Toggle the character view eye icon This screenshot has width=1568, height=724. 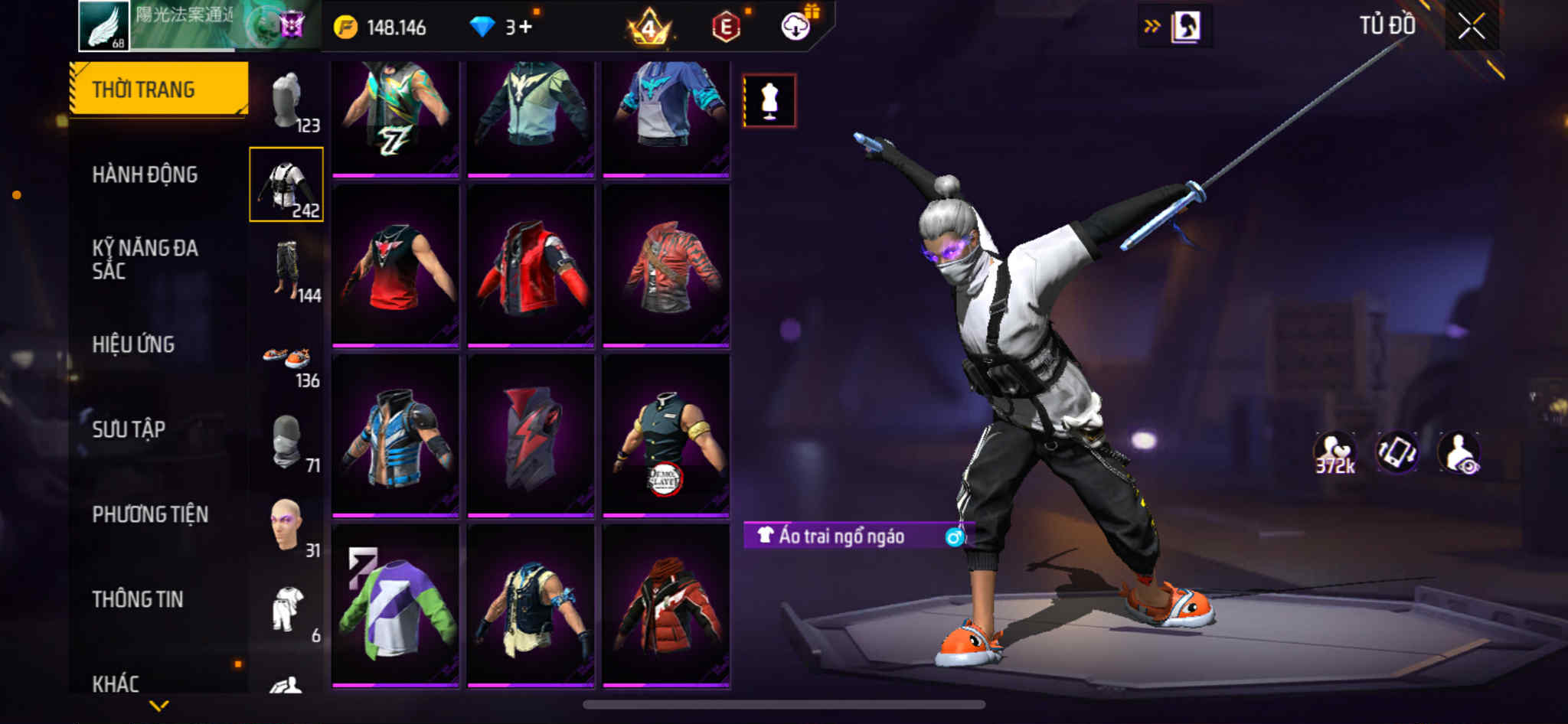click(1459, 453)
